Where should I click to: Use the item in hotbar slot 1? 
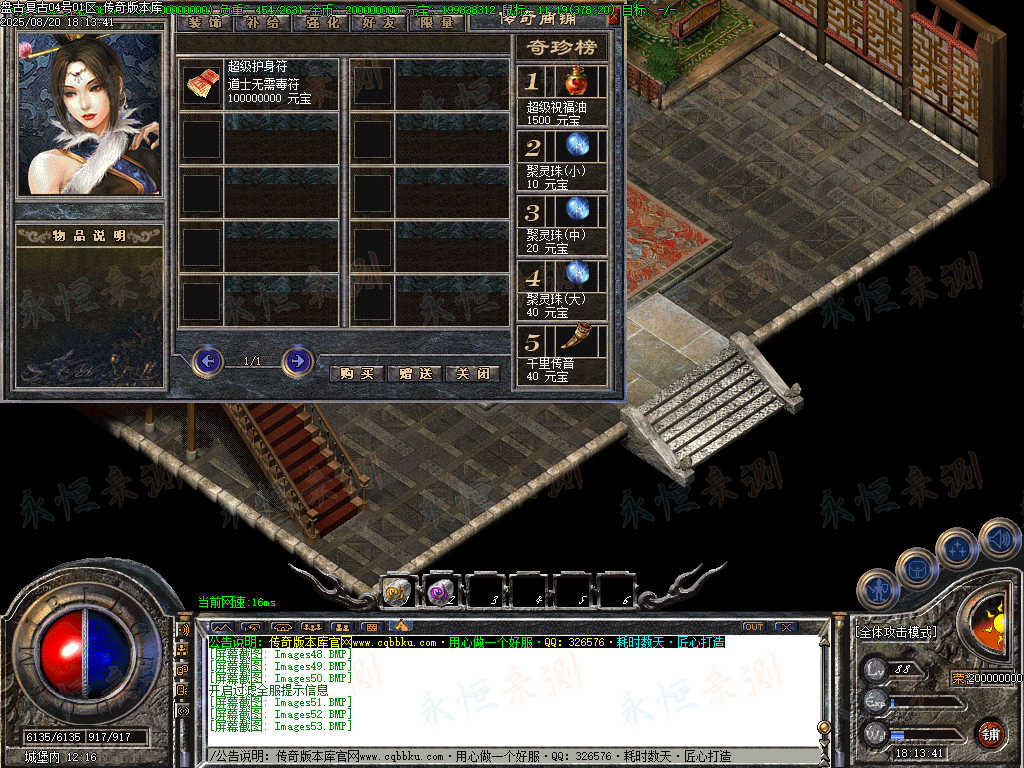pyautogui.click(x=397, y=591)
